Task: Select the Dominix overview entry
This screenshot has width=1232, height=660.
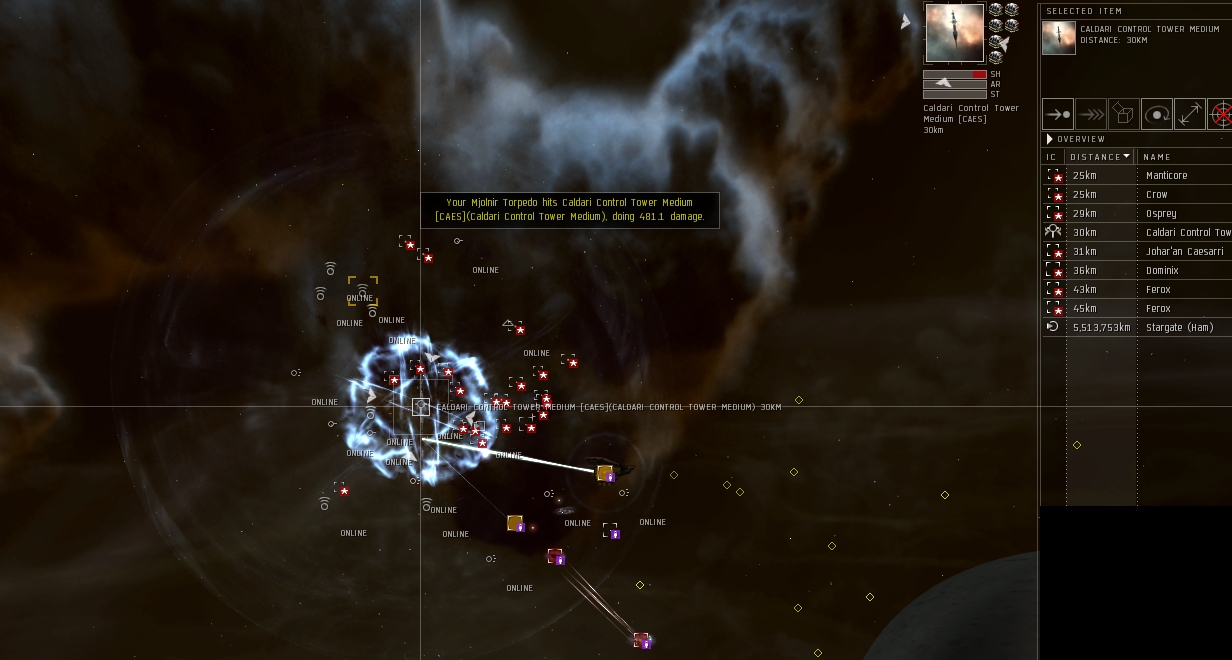Action: pos(1163,271)
